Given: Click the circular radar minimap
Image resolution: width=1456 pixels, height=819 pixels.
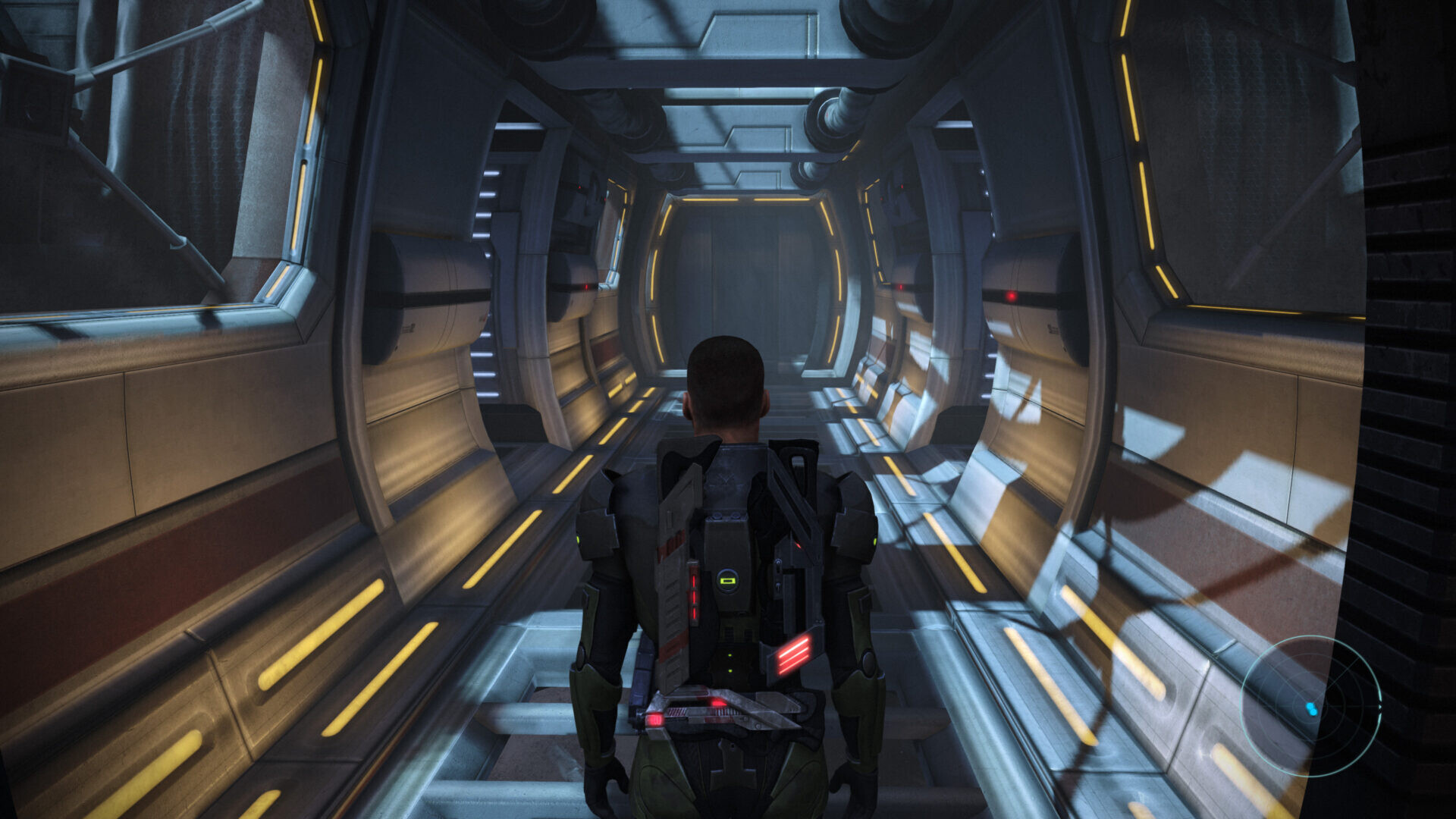Looking at the screenshot, I should pos(1311,706).
